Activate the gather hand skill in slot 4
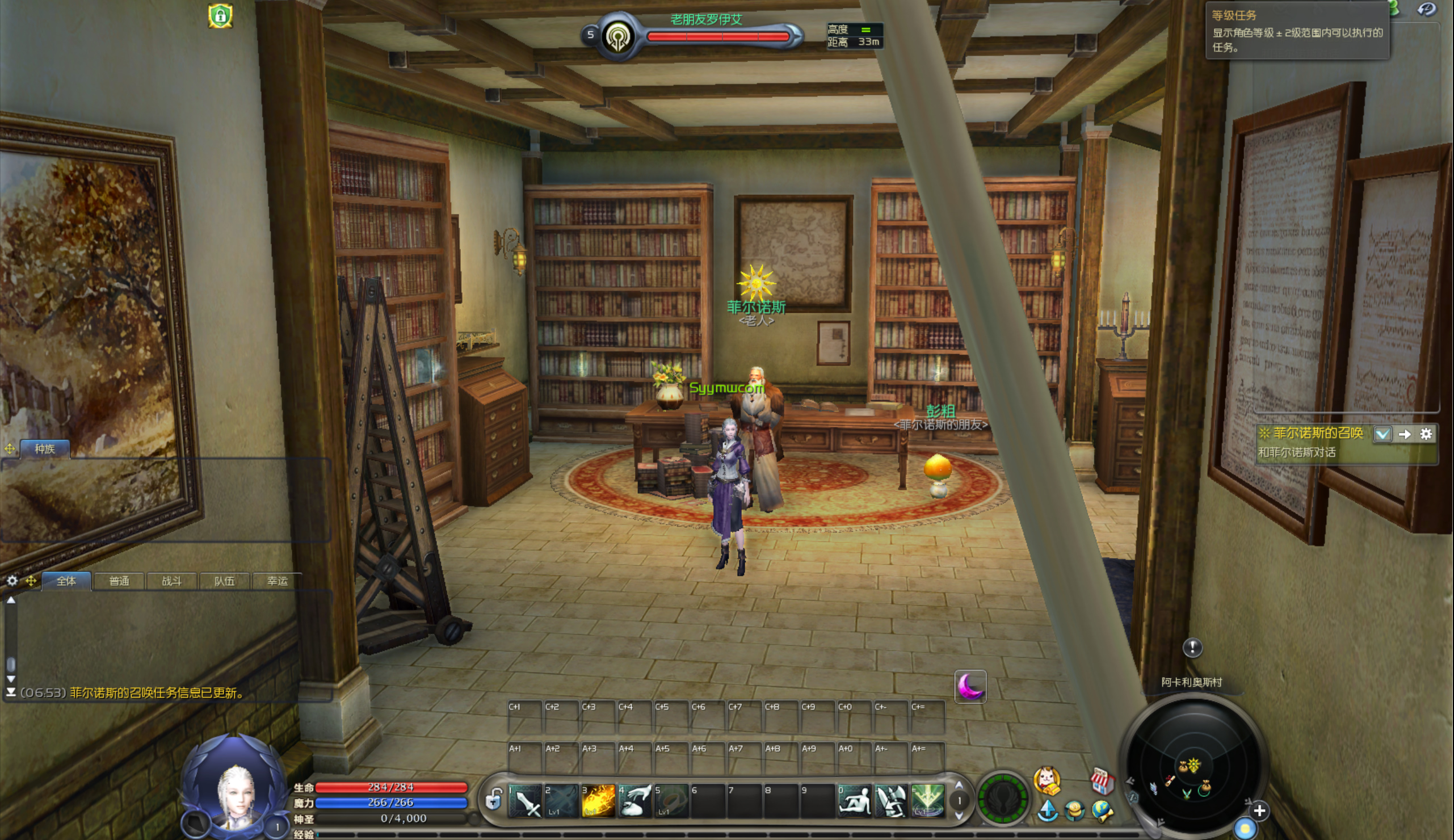This screenshot has height=840, width=1454. 635,801
